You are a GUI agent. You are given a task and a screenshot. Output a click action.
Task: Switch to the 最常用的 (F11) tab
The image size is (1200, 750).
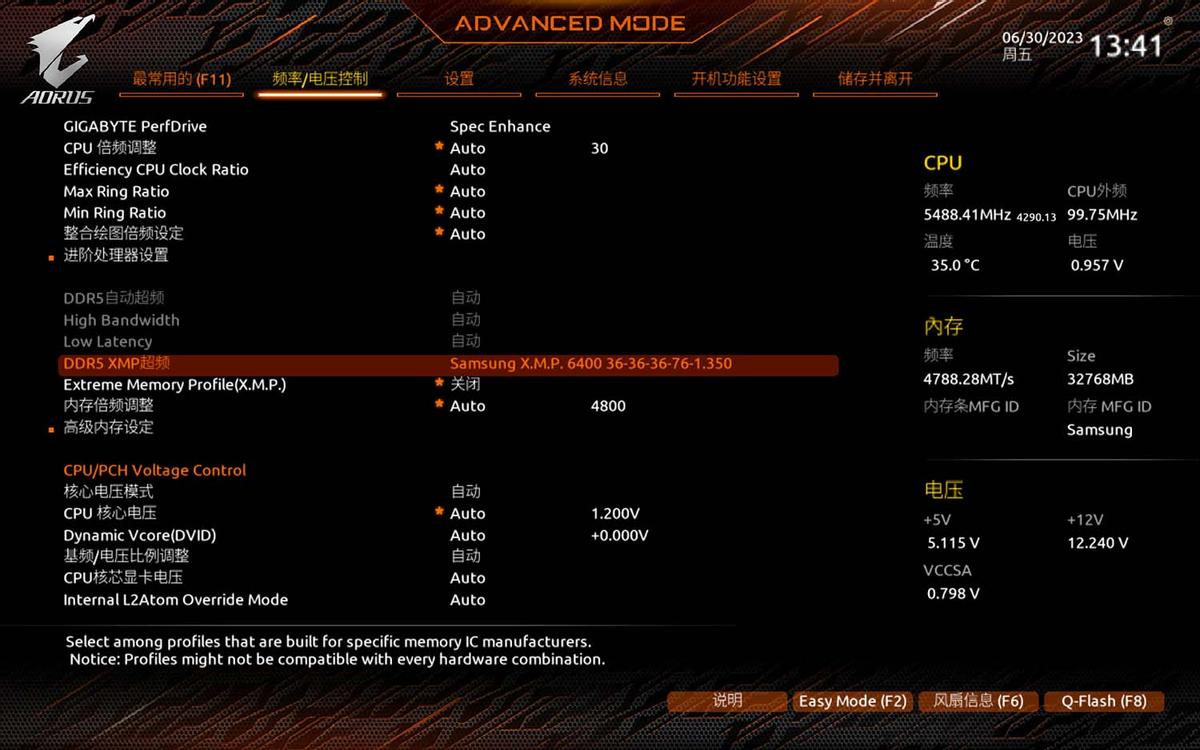181,79
